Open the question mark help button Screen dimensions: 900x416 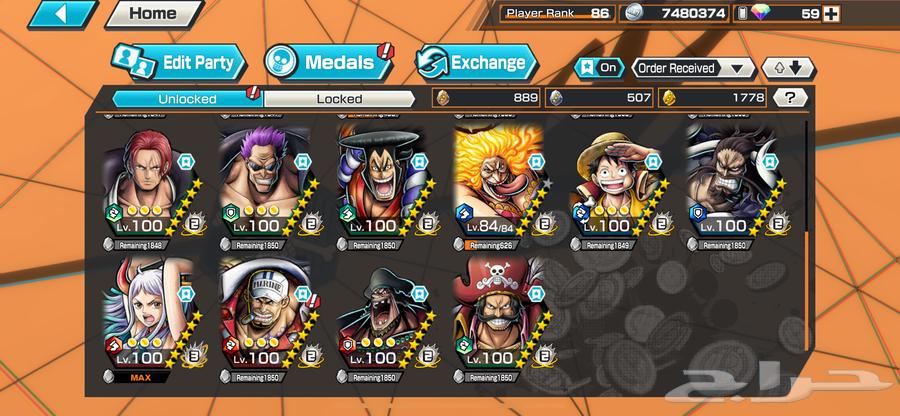click(x=790, y=98)
